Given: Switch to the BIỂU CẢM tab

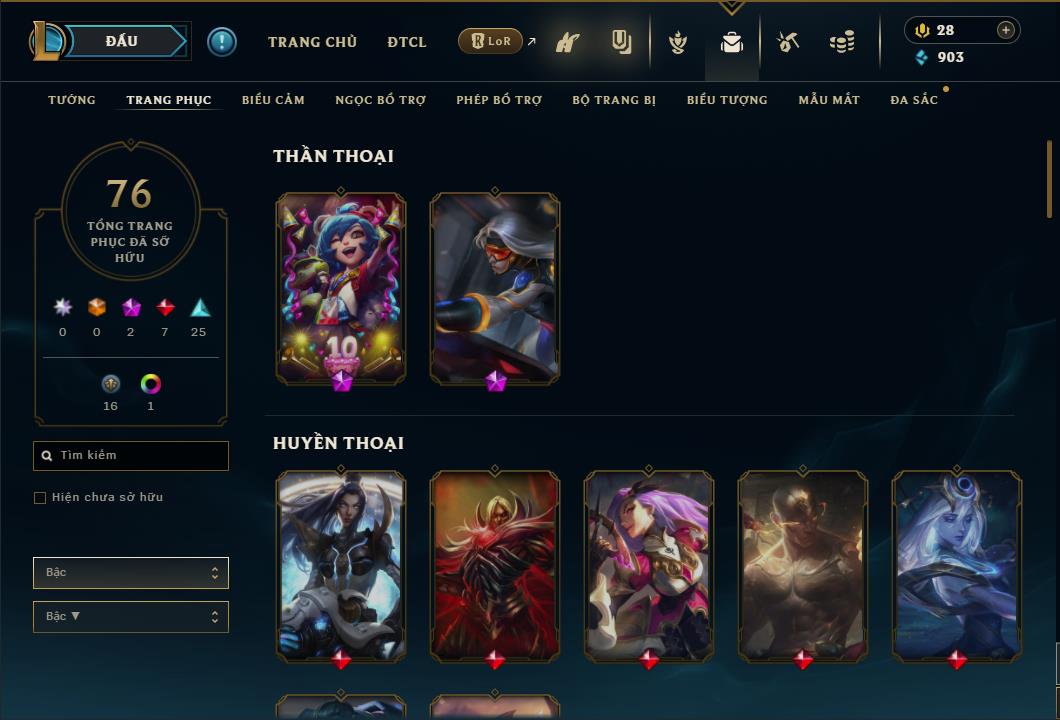Looking at the screenshot, I should click(x=273, y=100).
